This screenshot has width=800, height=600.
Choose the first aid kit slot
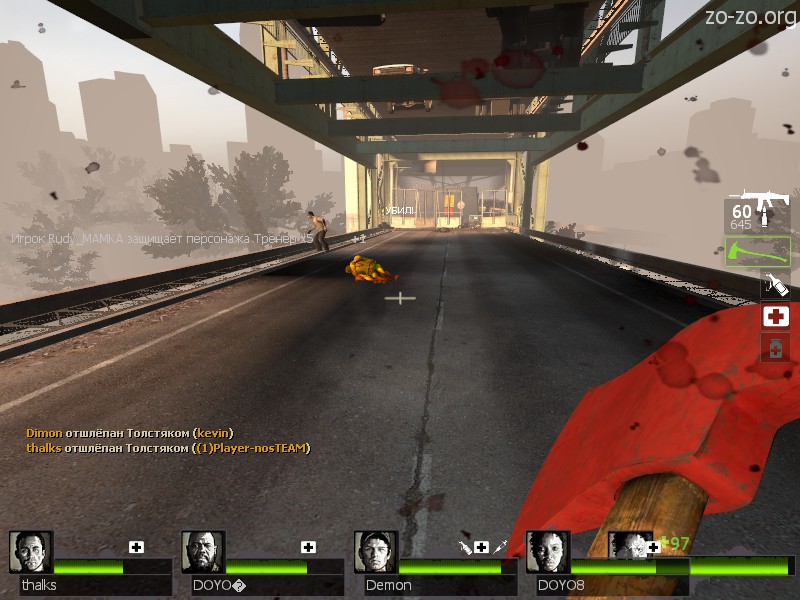[775, 317]
